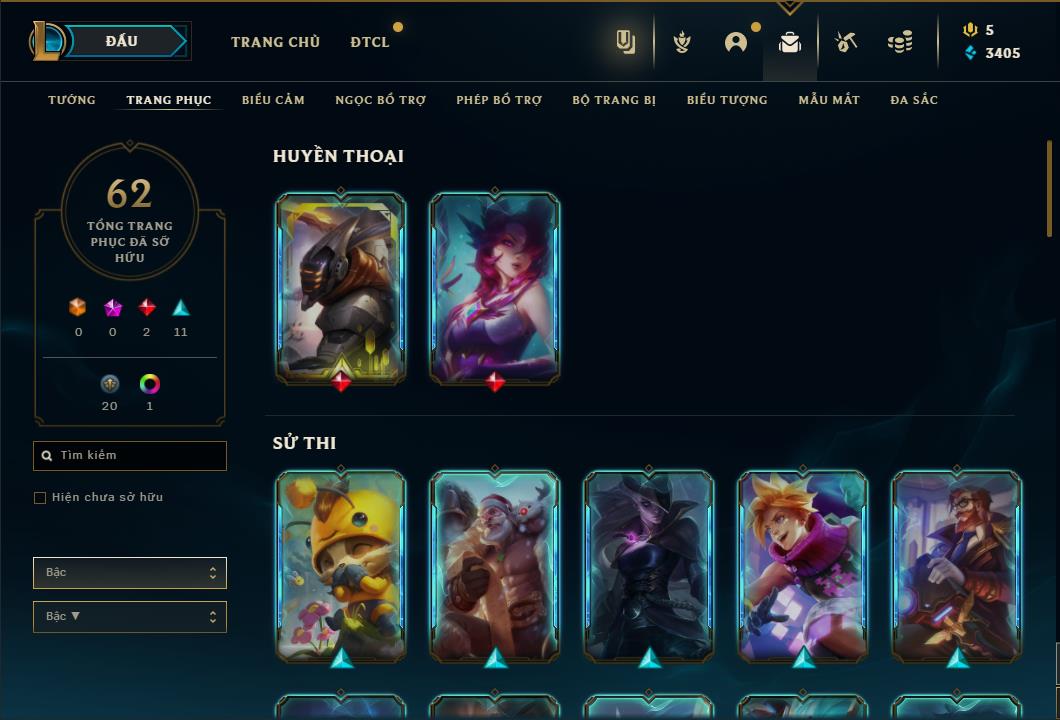Go to TRANG CHỦ home page
The width and height of the screenshot is (1060, 720).
[275, 42]
